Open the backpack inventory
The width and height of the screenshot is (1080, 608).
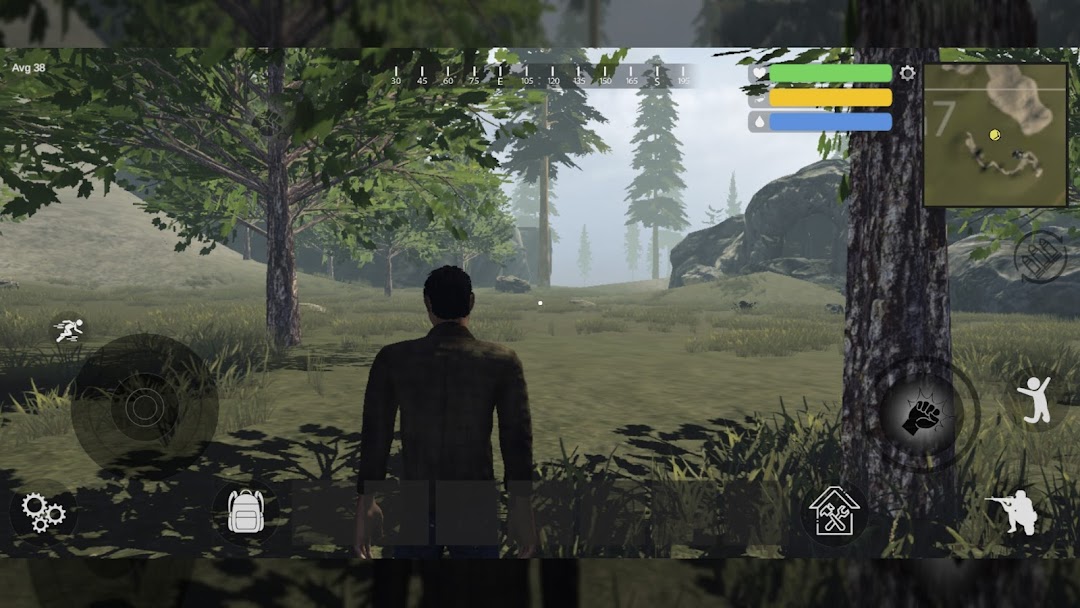[x=245, y=511]
